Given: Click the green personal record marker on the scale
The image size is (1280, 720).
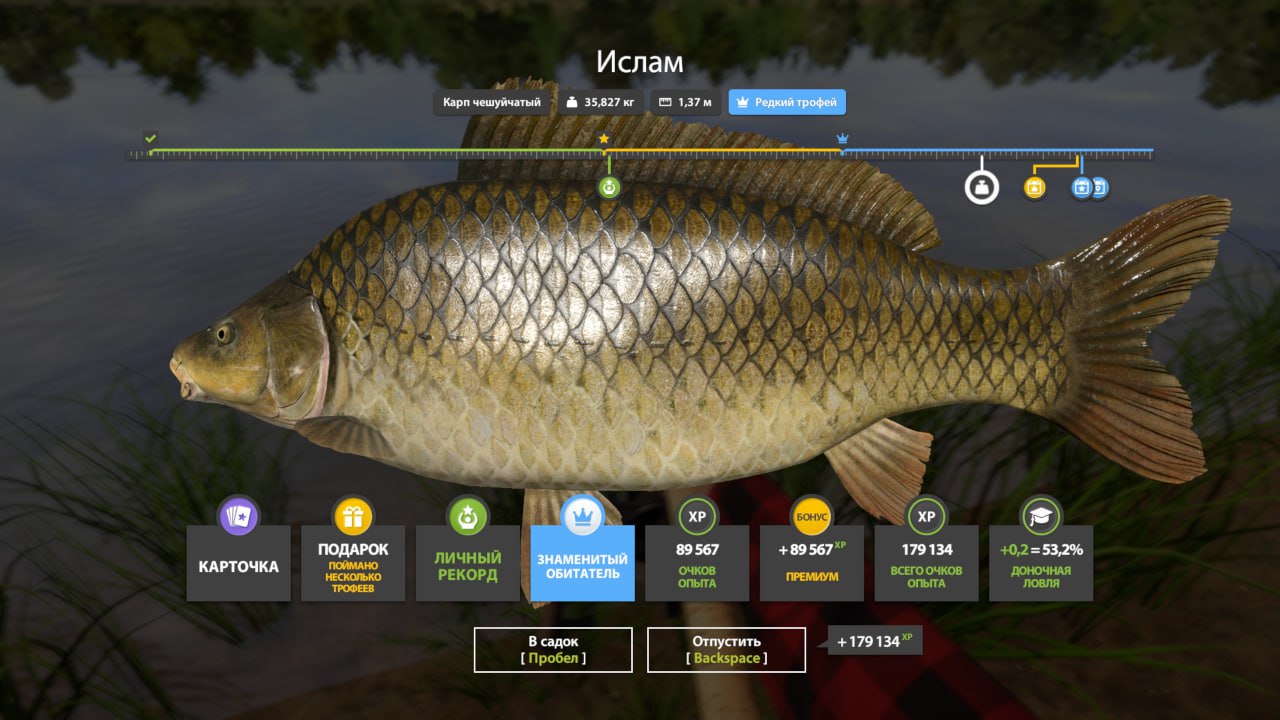Looking at the screenshot, I should coord(609,187).
